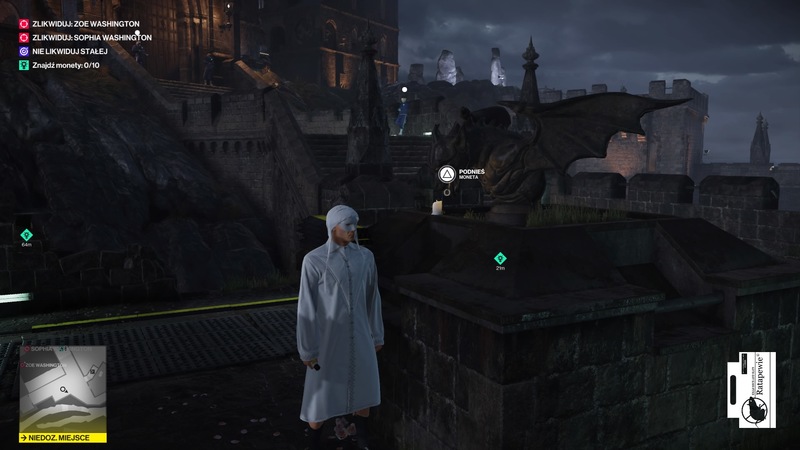
Task: Select the green coin marker at 21m
Action: [500, 259]
